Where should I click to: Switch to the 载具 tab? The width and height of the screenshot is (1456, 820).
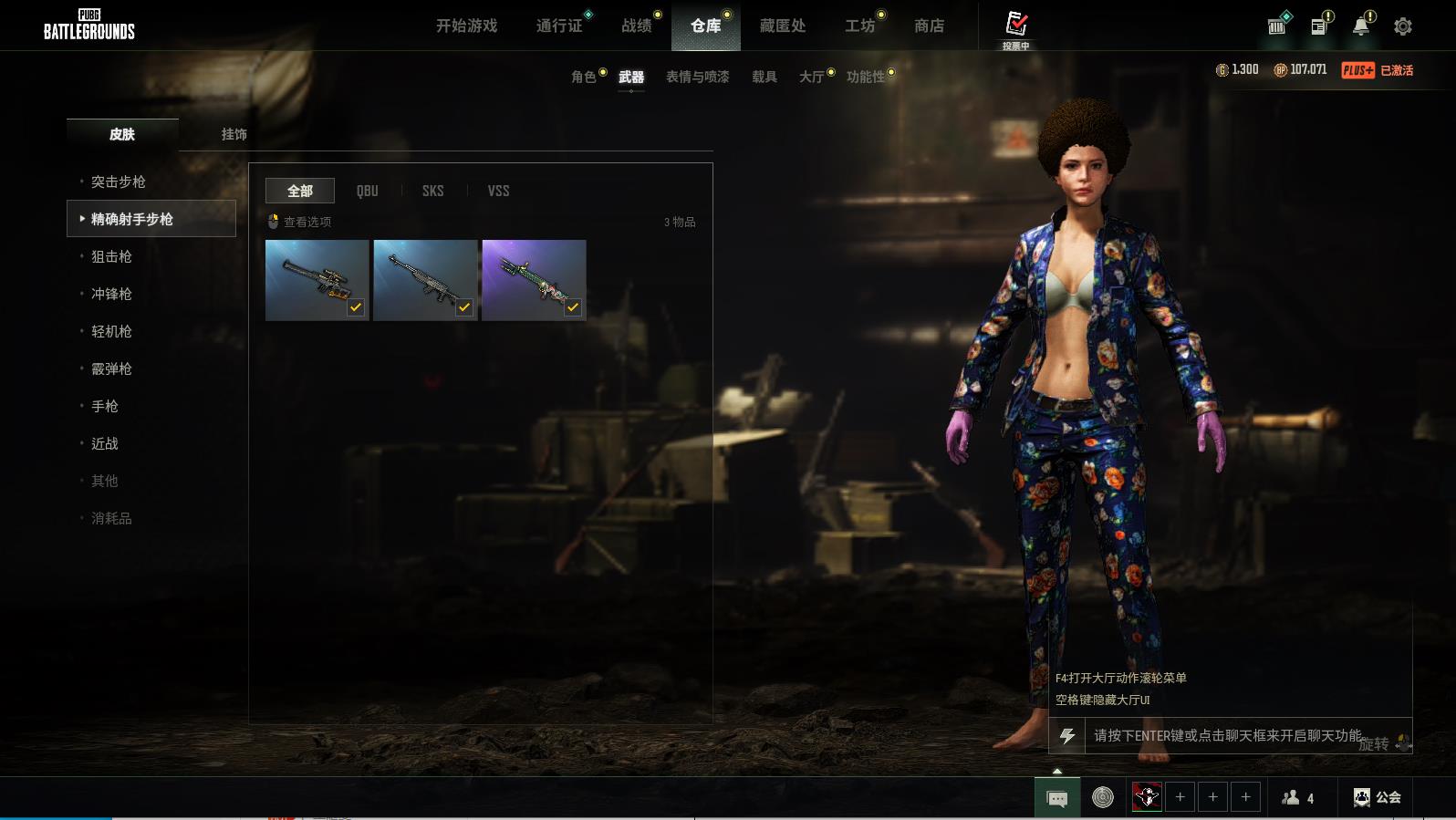point(764,77)
